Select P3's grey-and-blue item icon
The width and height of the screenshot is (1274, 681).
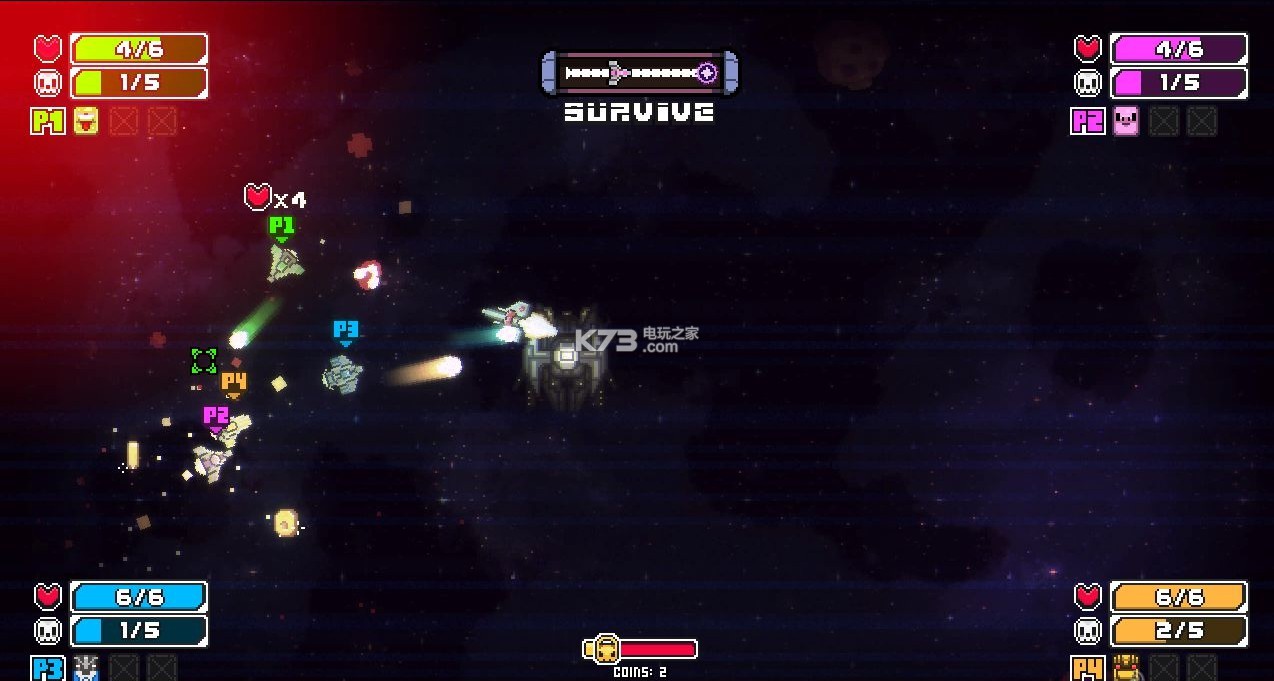[x=86, y=669]
